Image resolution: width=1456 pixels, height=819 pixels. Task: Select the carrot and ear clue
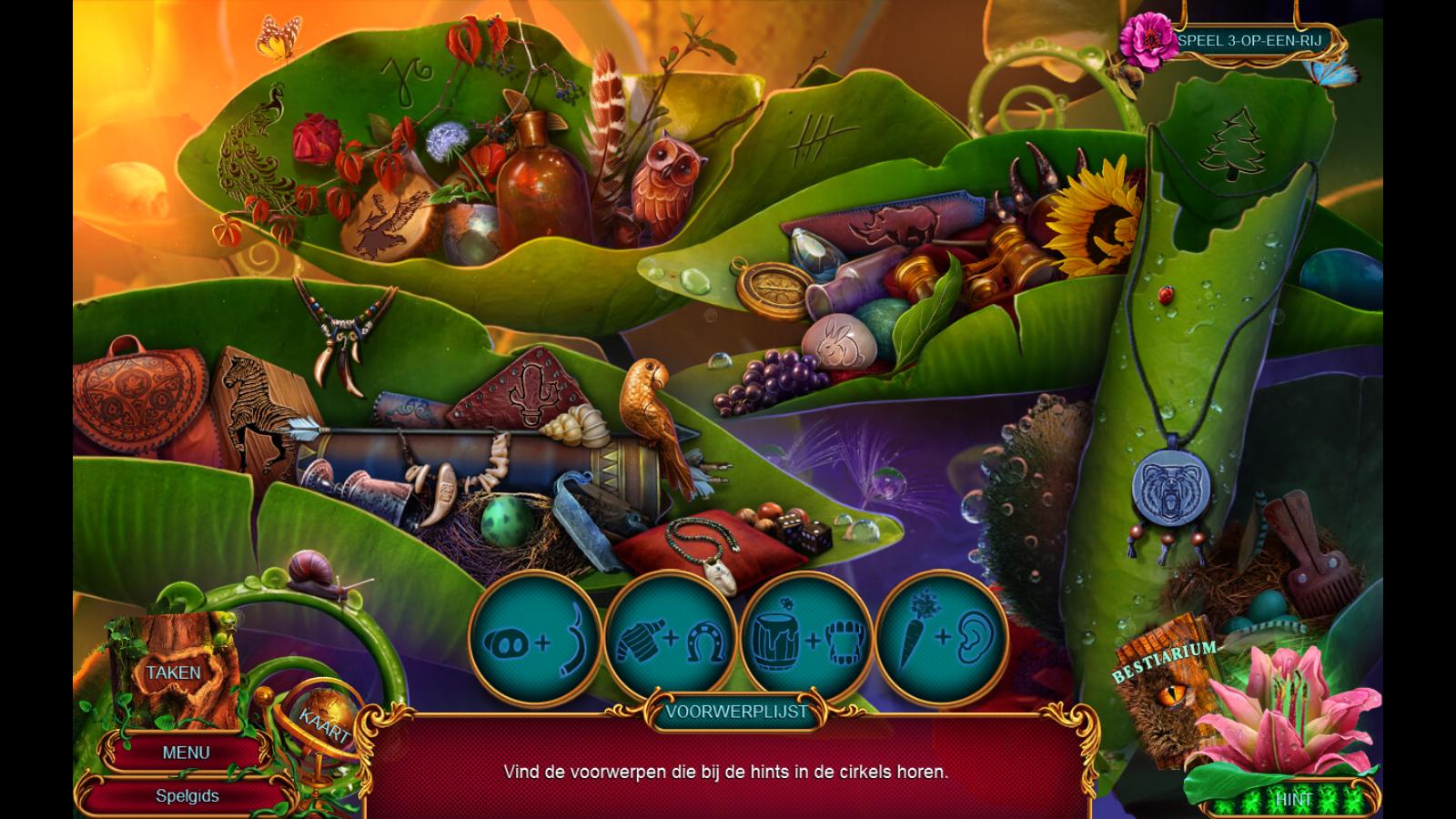[x=942, y=640]
